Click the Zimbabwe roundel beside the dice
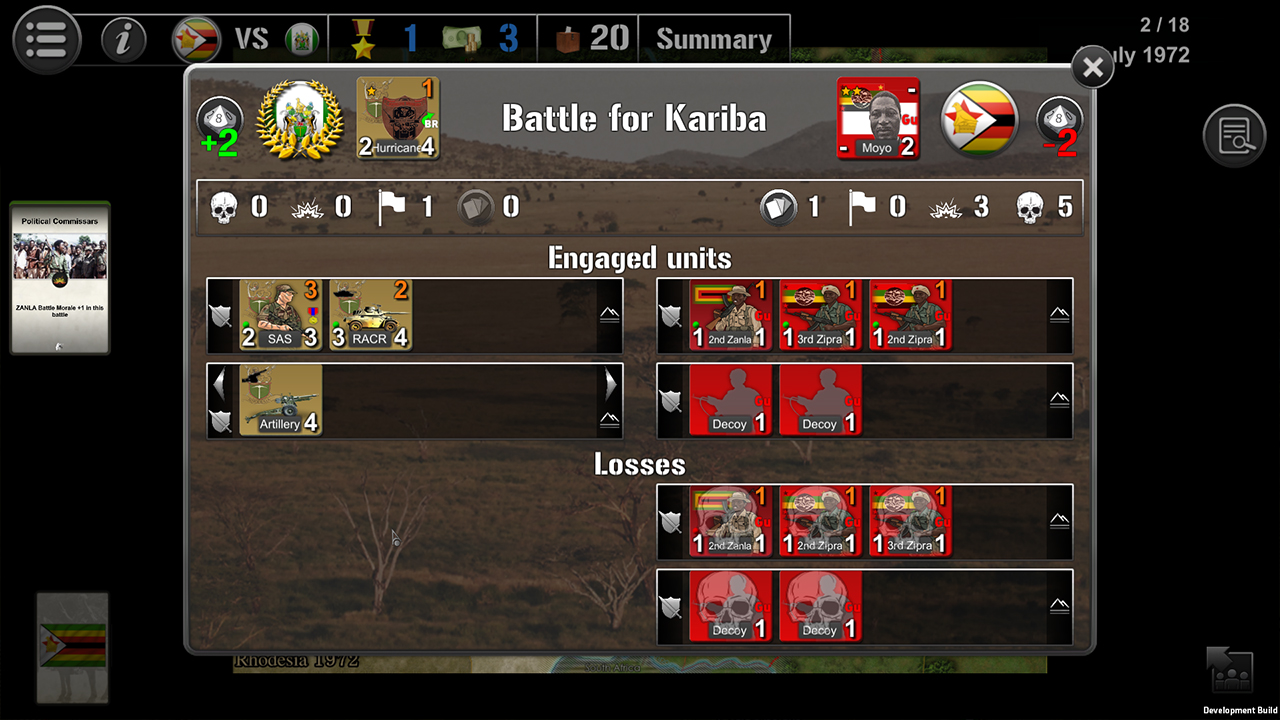1280x720 pixels. (x=979, y=118)
